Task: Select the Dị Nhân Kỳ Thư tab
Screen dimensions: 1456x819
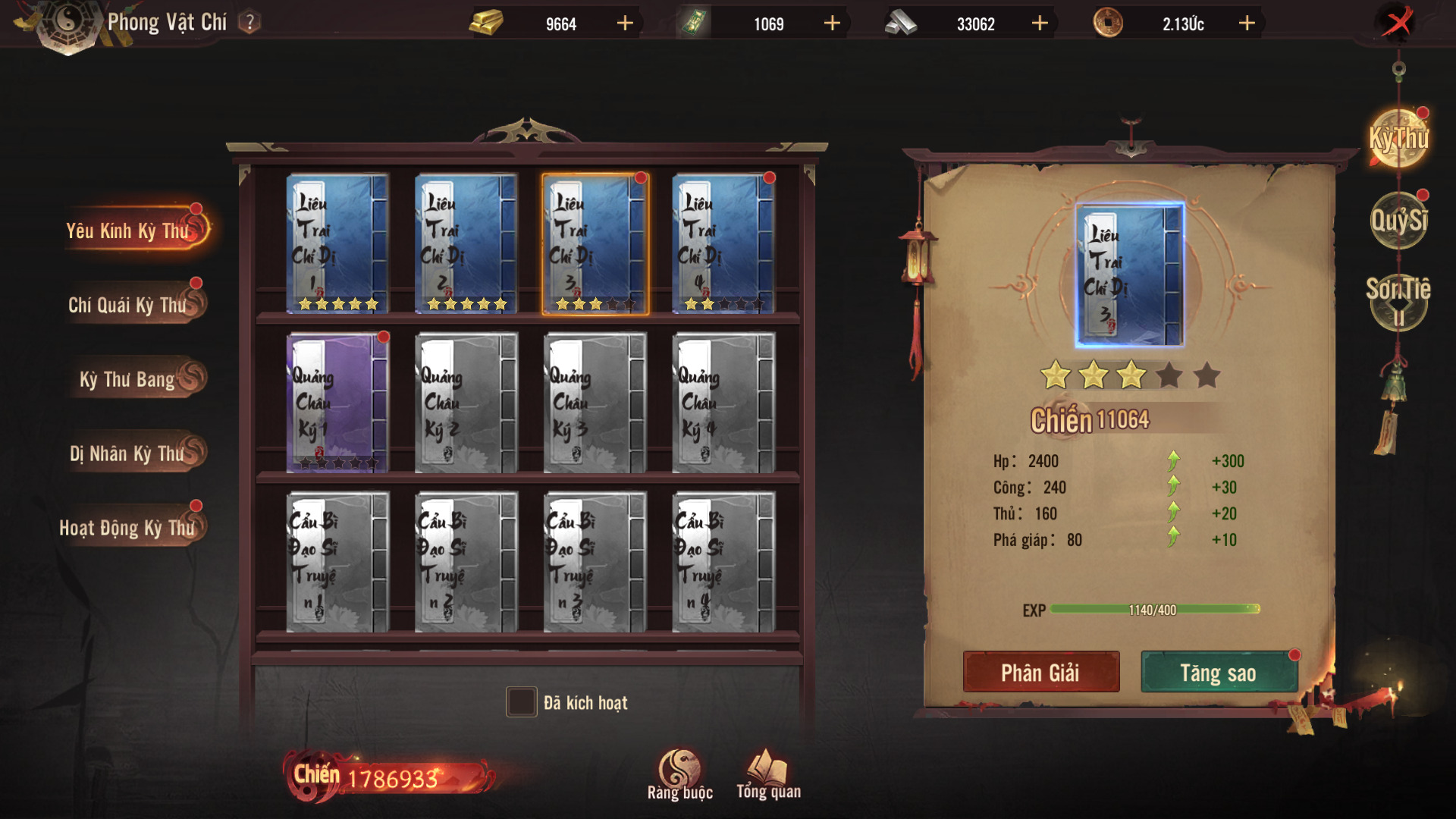Action: pos(130,453)
